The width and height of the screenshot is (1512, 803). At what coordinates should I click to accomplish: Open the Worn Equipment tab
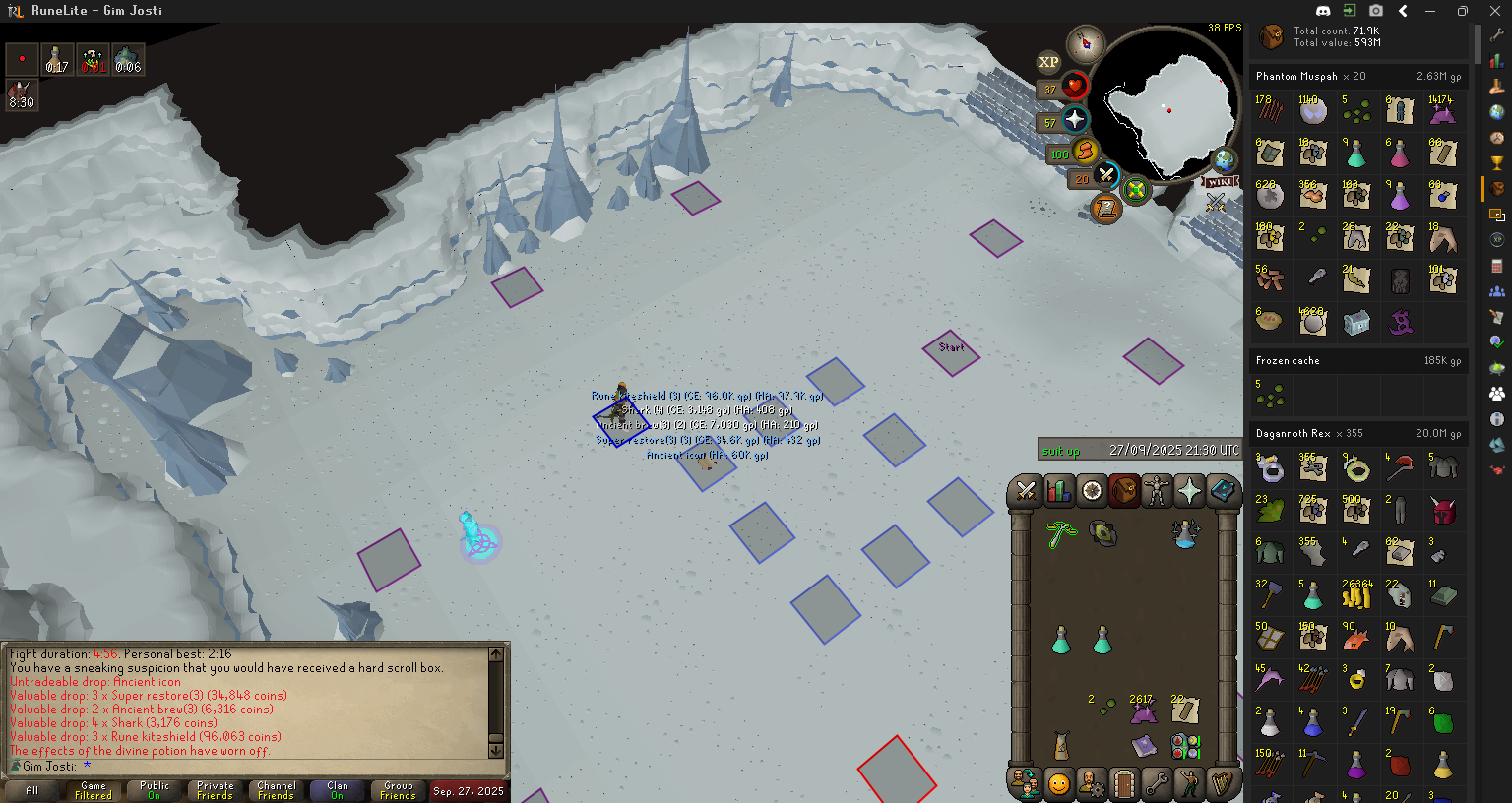1157,490
